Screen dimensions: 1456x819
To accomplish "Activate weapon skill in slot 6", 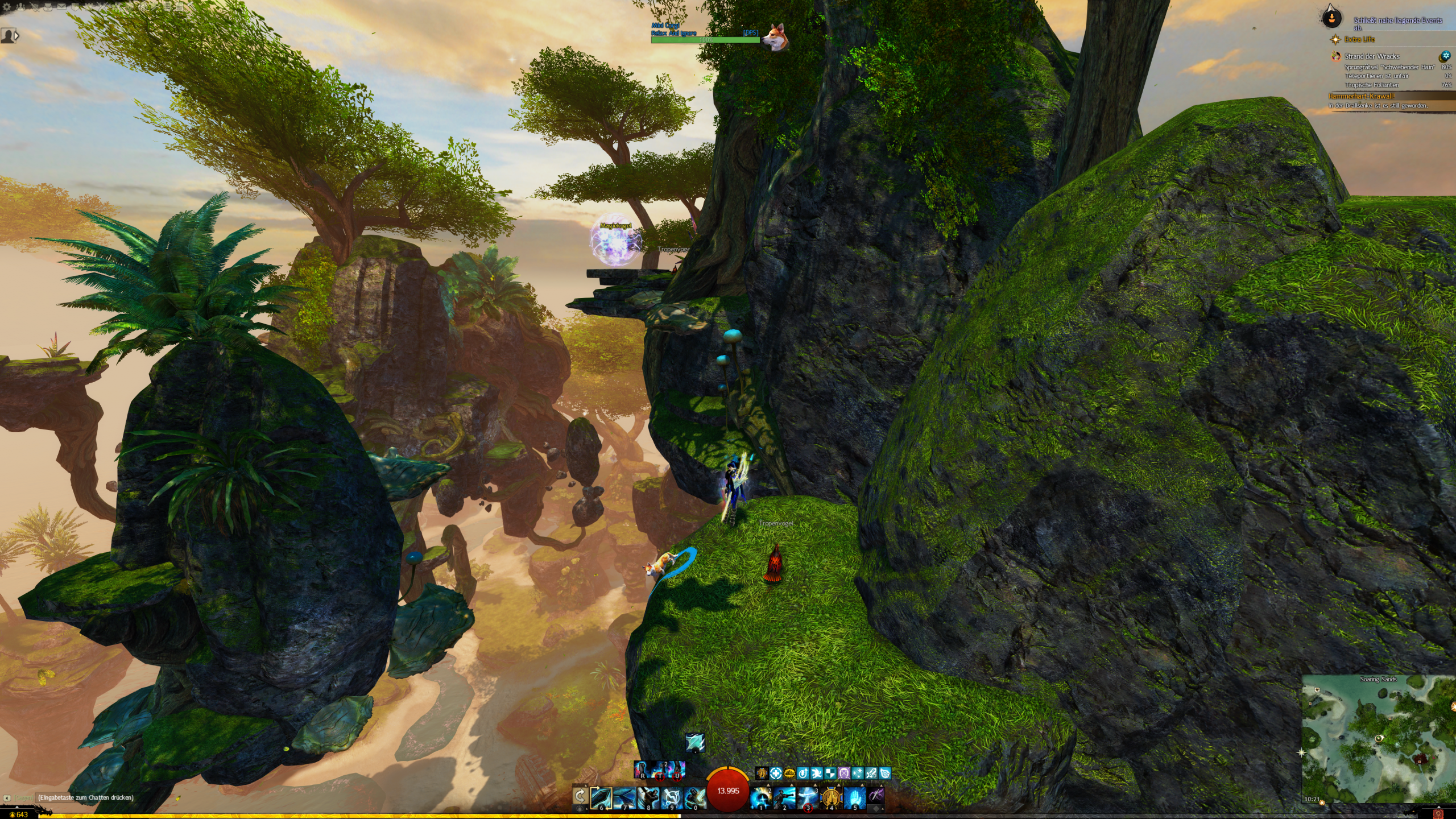I will point(601,798).
